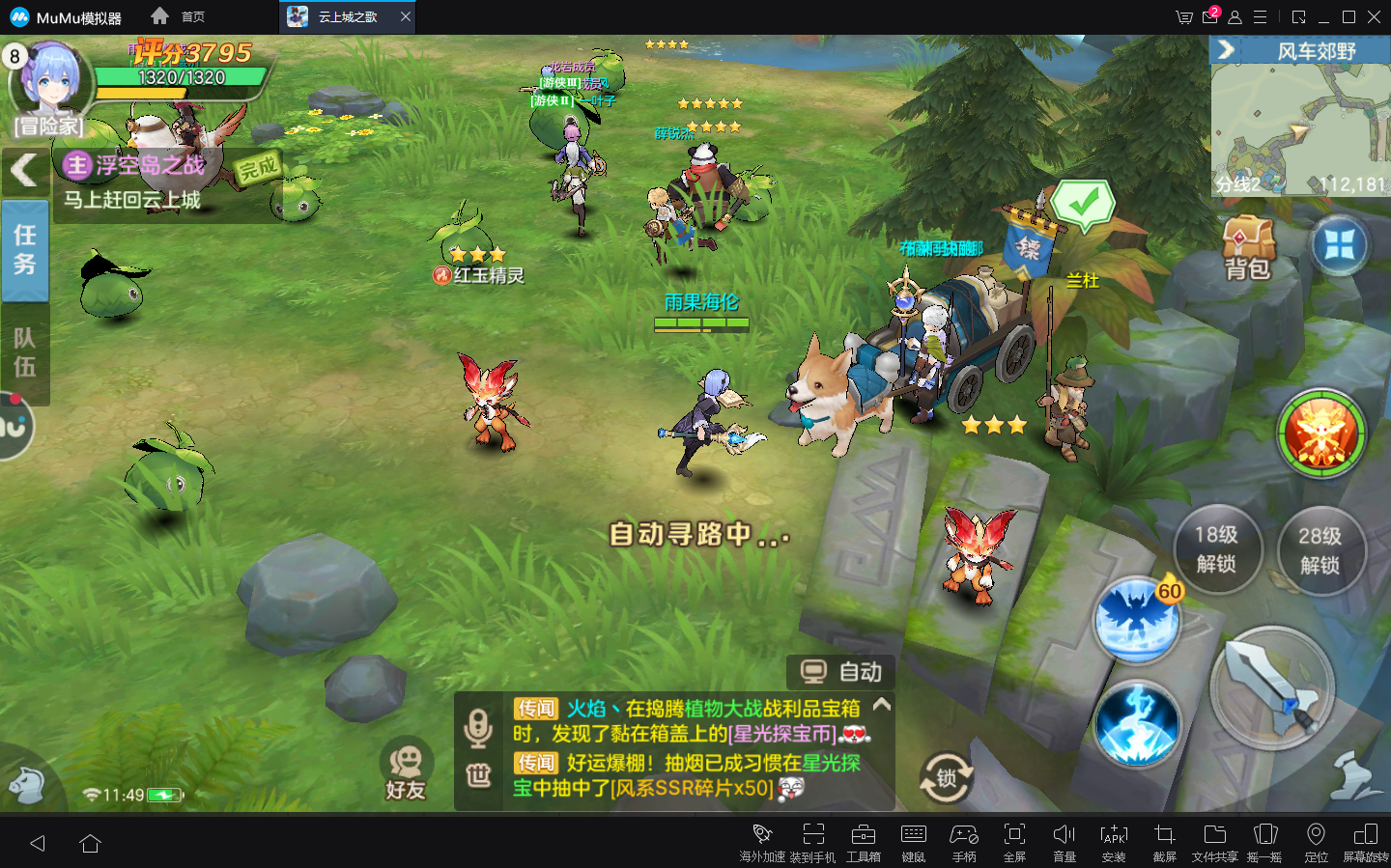
Task: Switch to the 队伍 team tab
Action: pyautogui.click(x=25, y=352)
